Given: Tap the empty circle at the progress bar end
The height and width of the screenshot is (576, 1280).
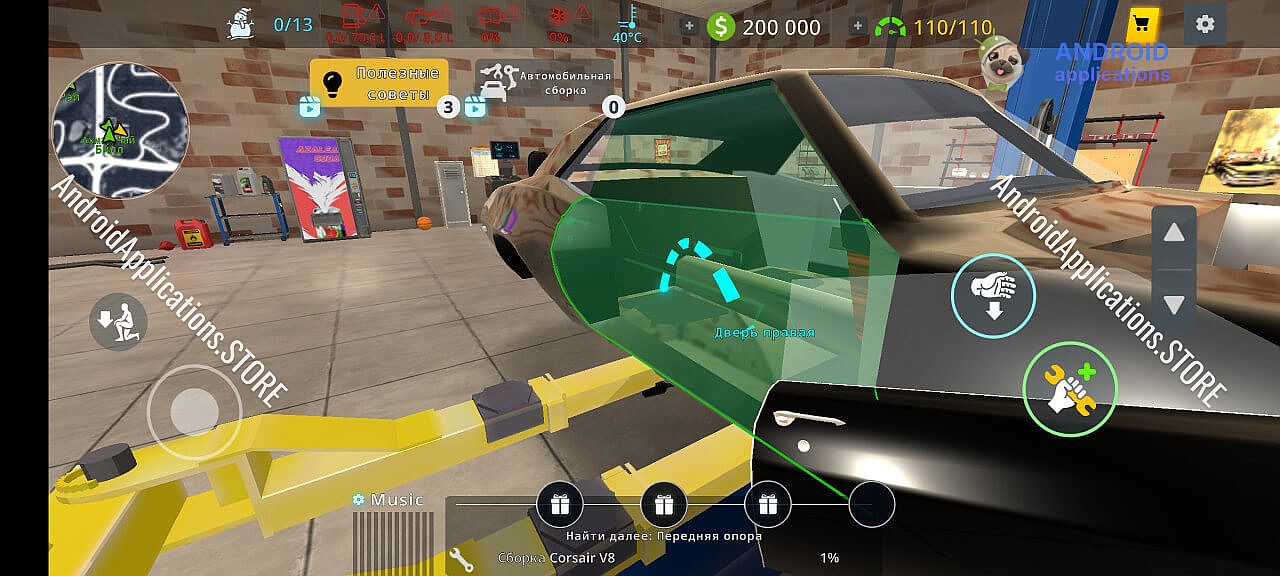Looking at the screenshot, I should pyautogui.click(x=872, y=505).
